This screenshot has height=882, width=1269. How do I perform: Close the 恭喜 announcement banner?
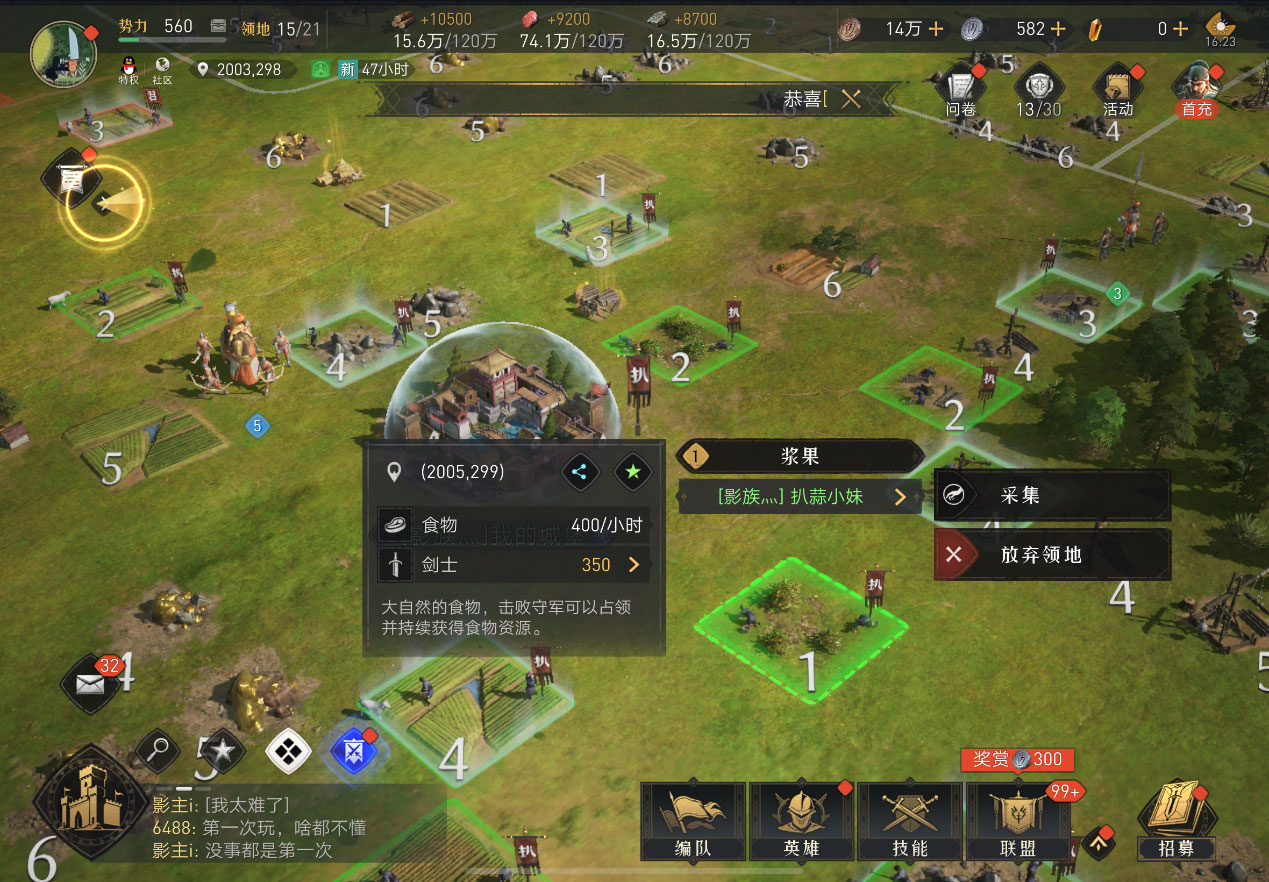(x=851, y=99)
